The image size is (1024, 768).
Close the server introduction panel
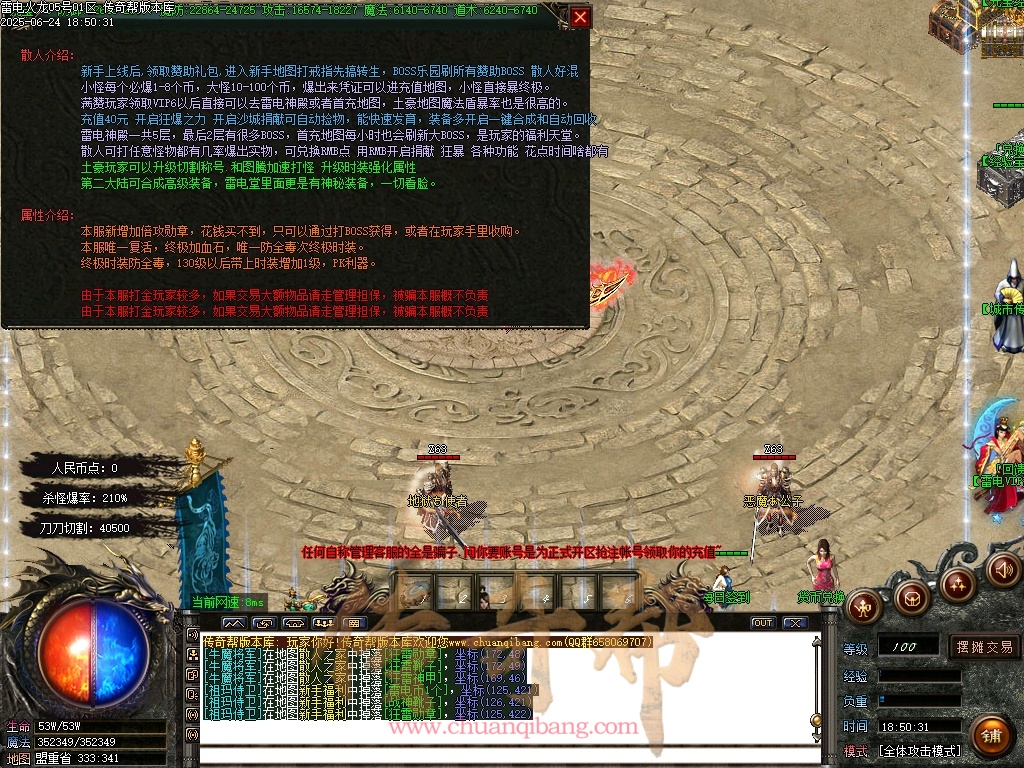click(x=580, y=17)
